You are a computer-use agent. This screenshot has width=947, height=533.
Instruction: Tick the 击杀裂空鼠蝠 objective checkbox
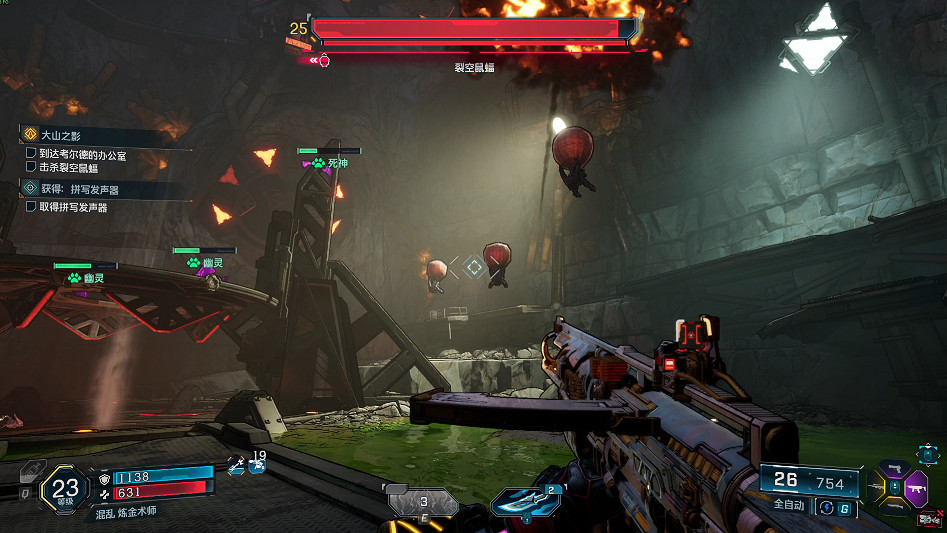click(31, 167)
